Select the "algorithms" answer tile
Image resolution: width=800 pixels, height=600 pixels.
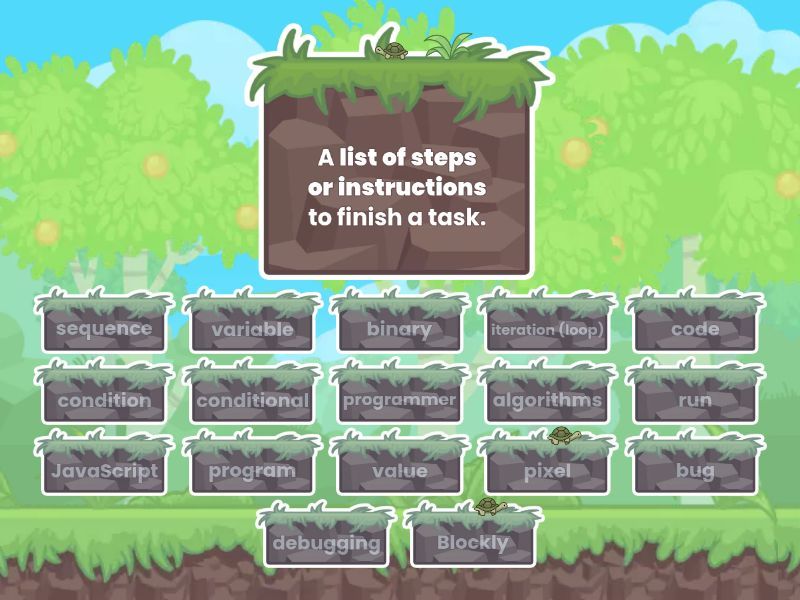(x=547, y=400)
